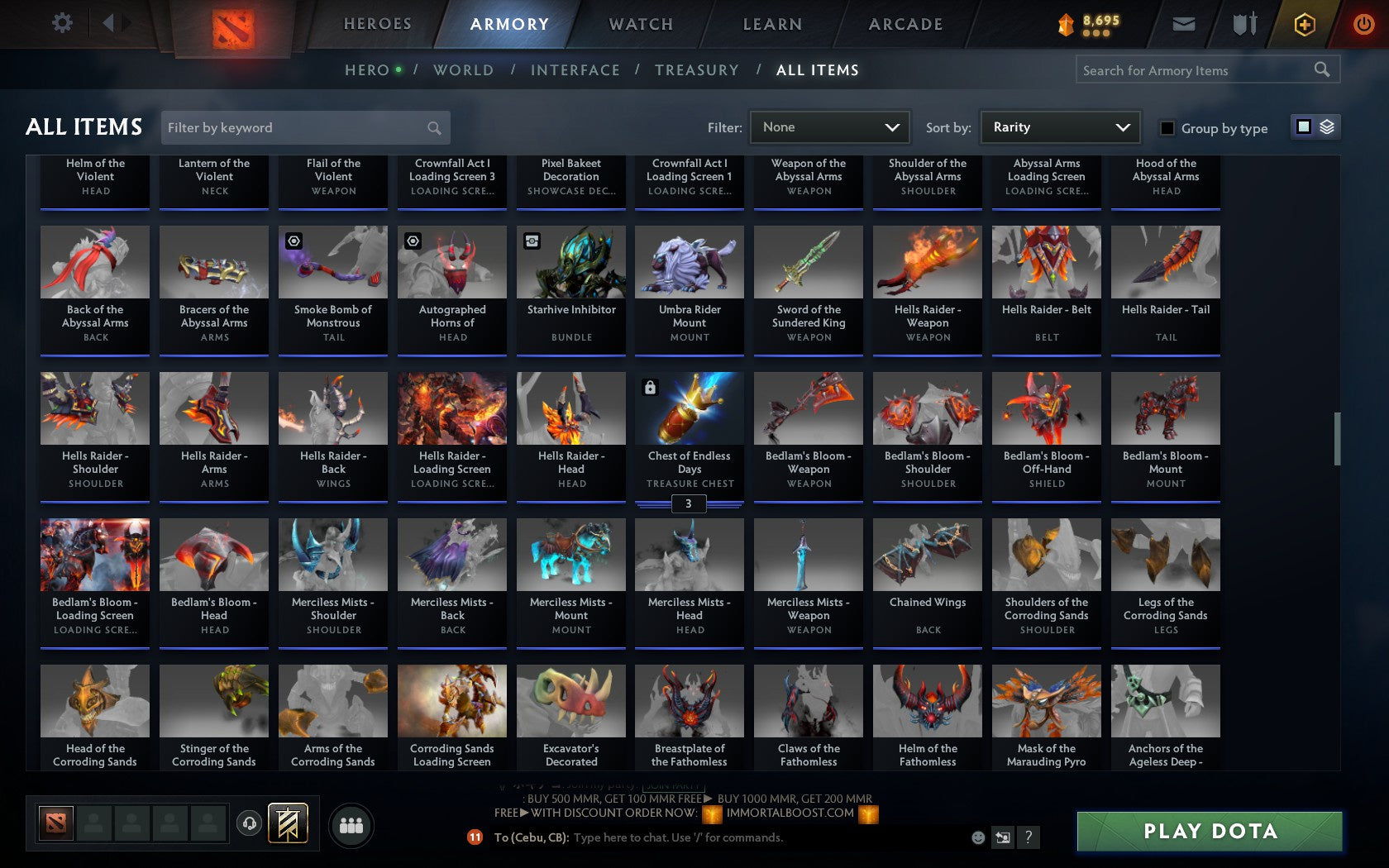Click the question mark help icon near chat

click(x=1028, y=837)
